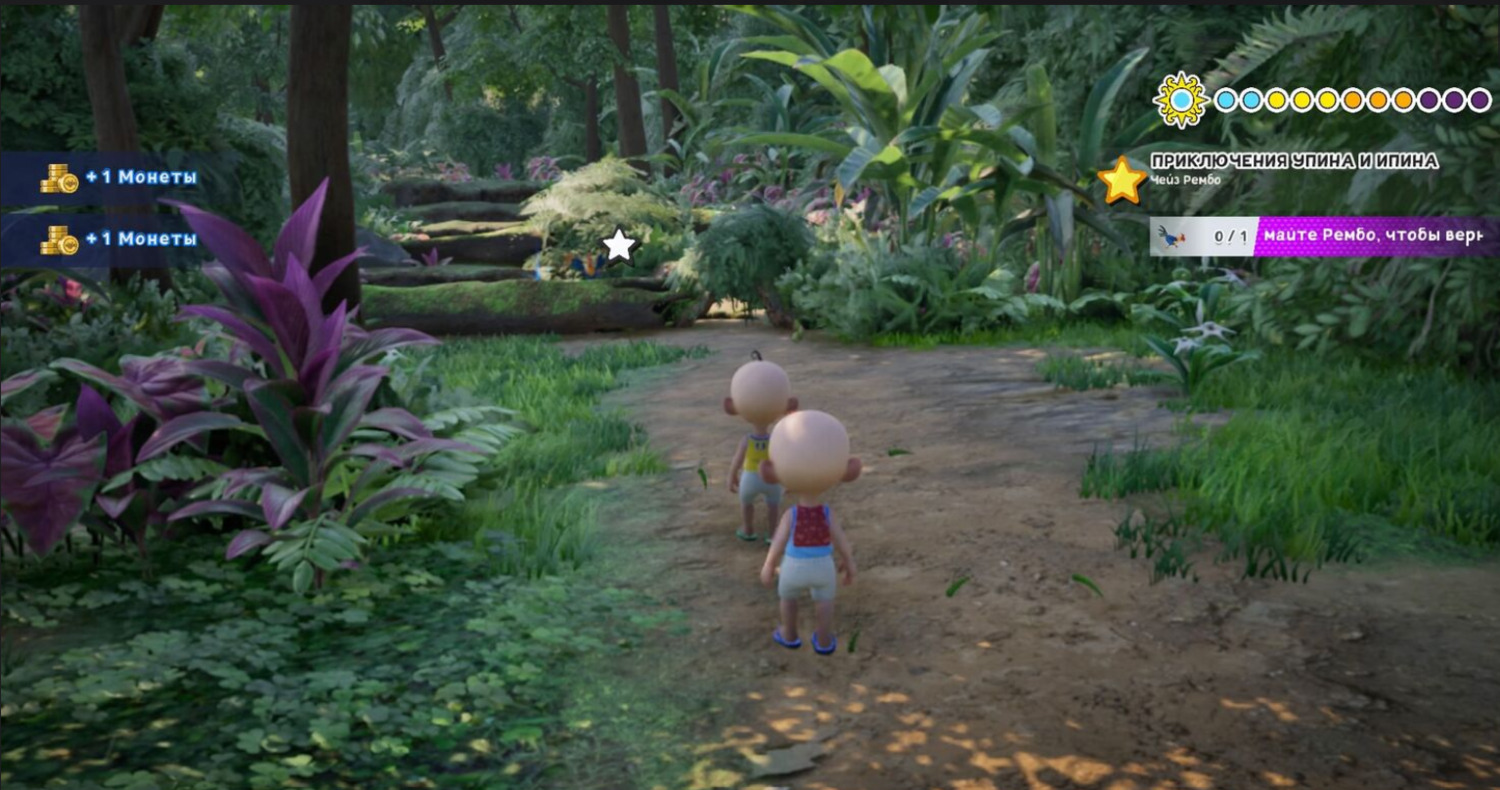This screenshot has height=790, width=1500.
Task: Click the white star waypoint marker
Action: tap(619, 245)
